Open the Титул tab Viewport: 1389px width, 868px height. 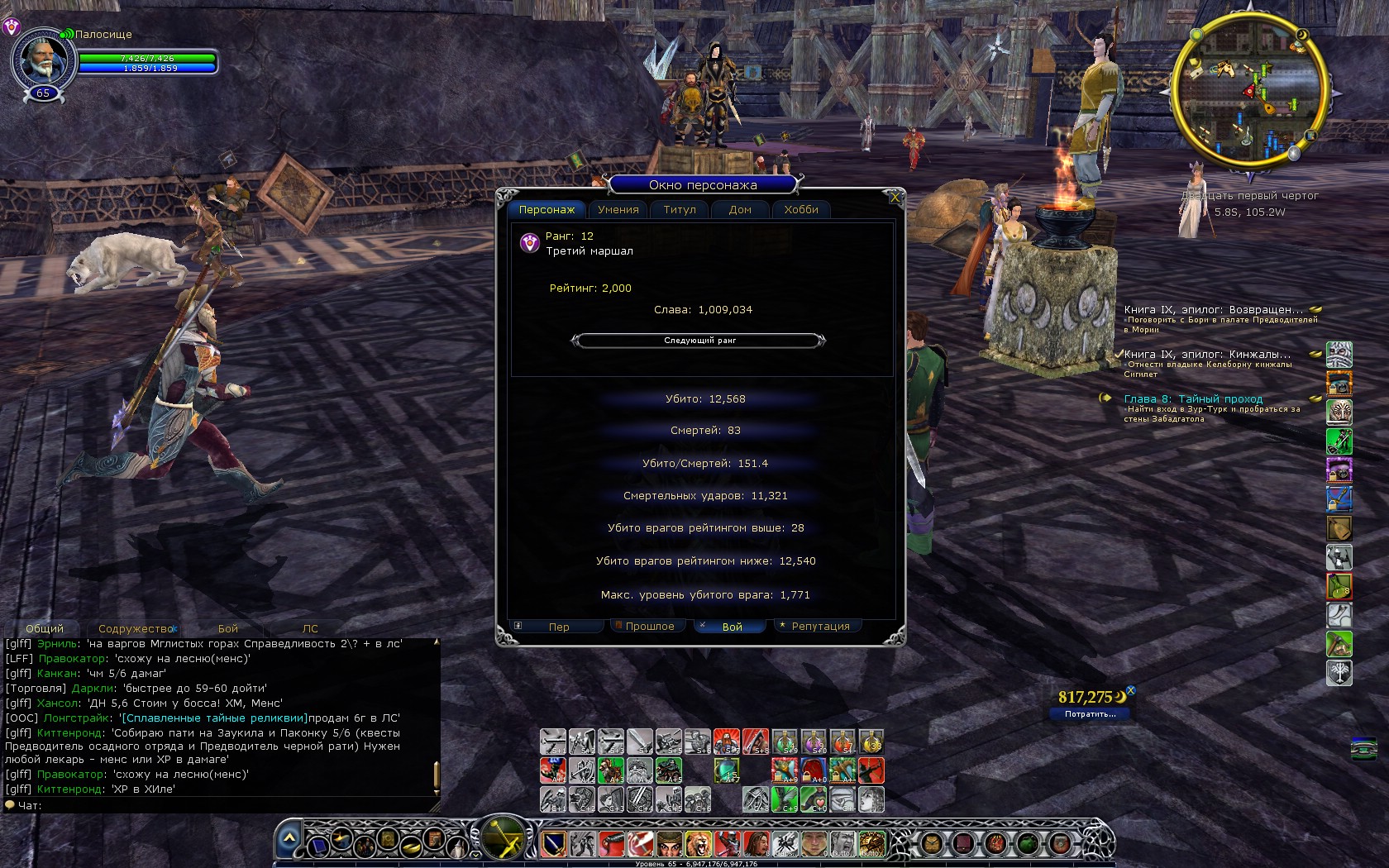point(680,210)
